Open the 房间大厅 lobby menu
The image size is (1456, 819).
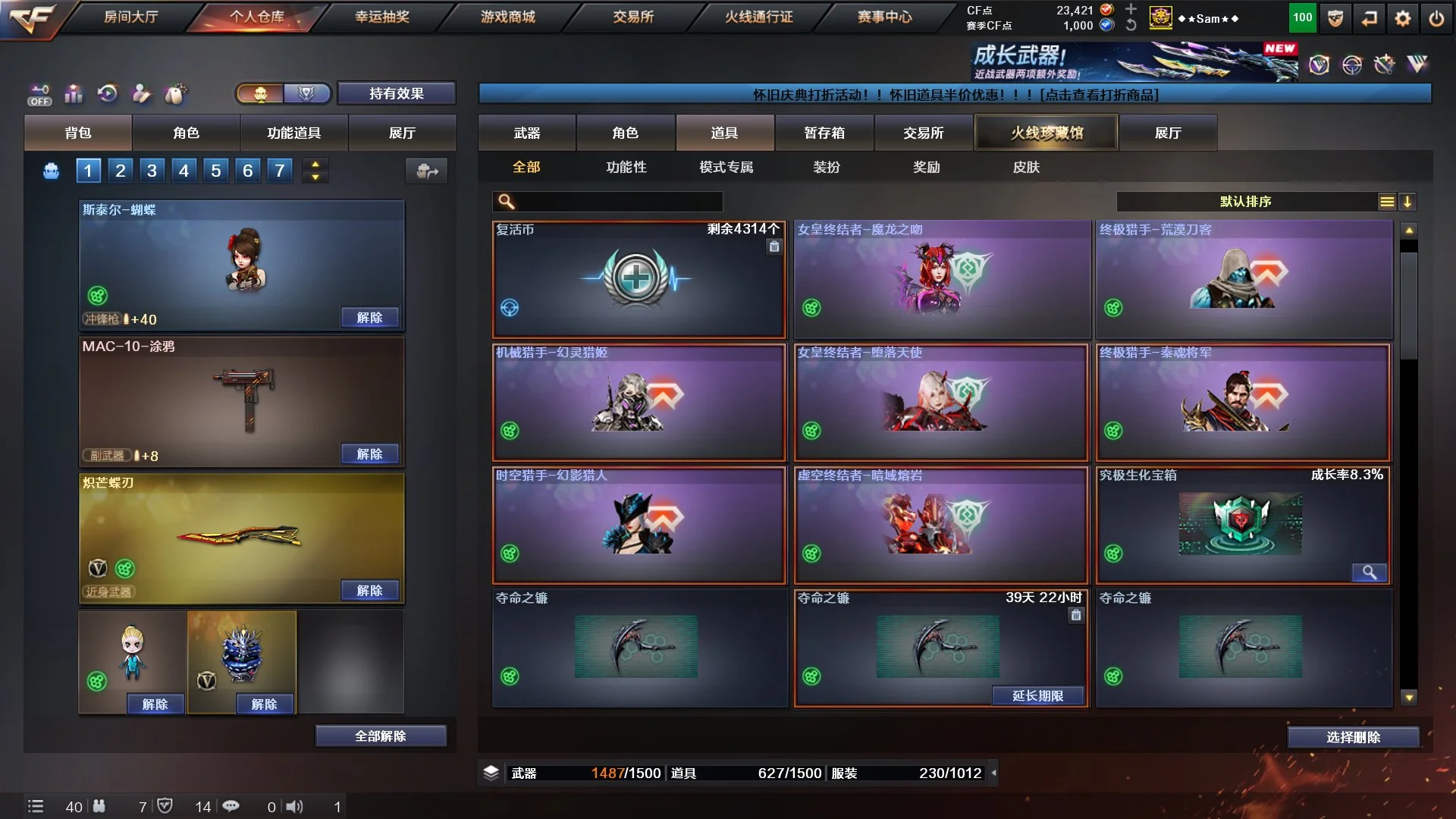pyautogui.click(x=130, y=17)
